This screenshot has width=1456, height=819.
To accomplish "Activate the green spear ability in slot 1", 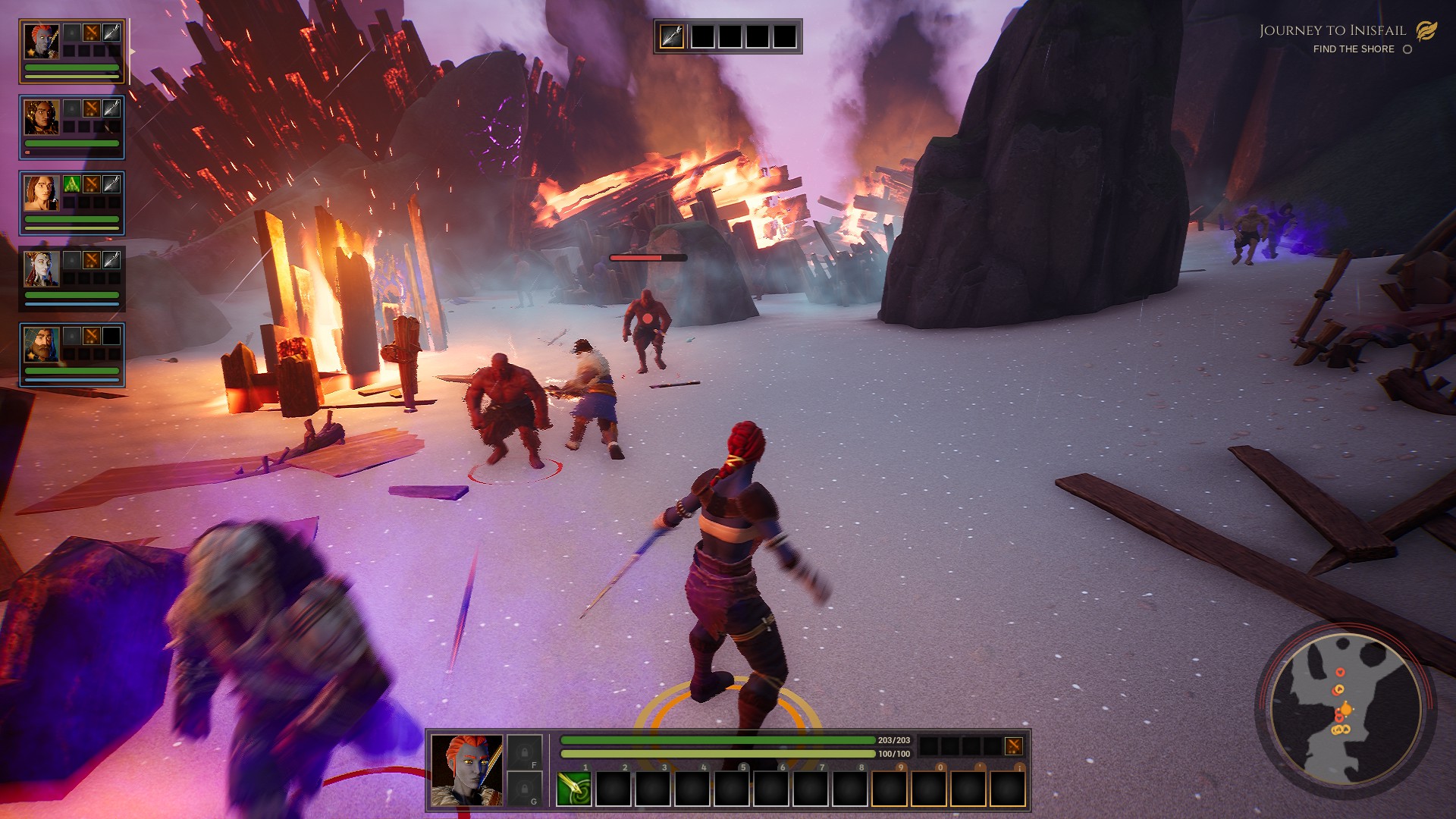I will coord(574,789).
